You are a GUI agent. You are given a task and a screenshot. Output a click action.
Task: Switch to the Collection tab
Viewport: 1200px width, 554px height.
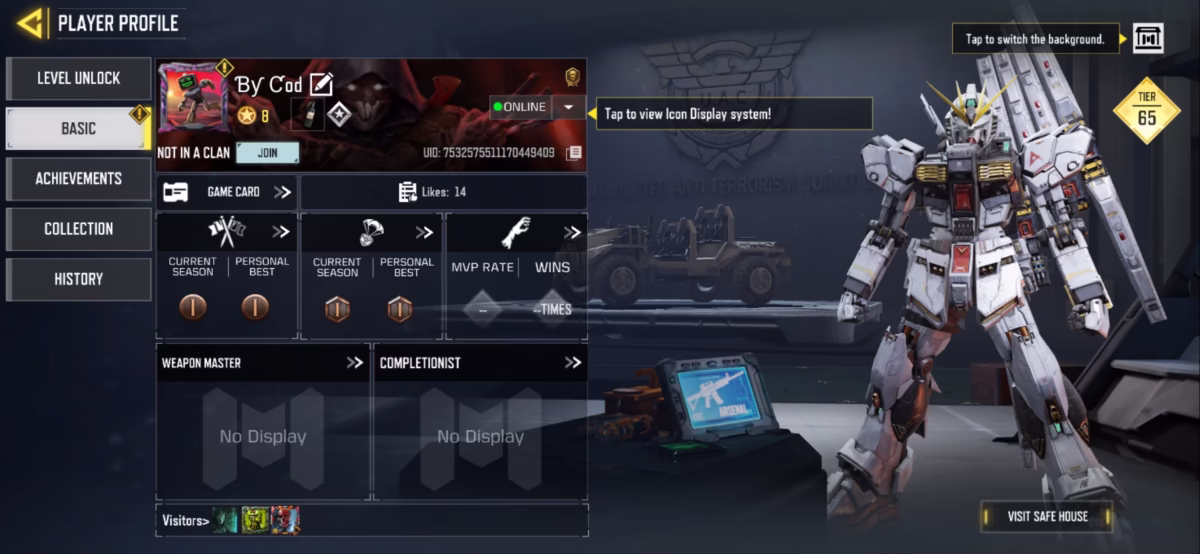78,229
